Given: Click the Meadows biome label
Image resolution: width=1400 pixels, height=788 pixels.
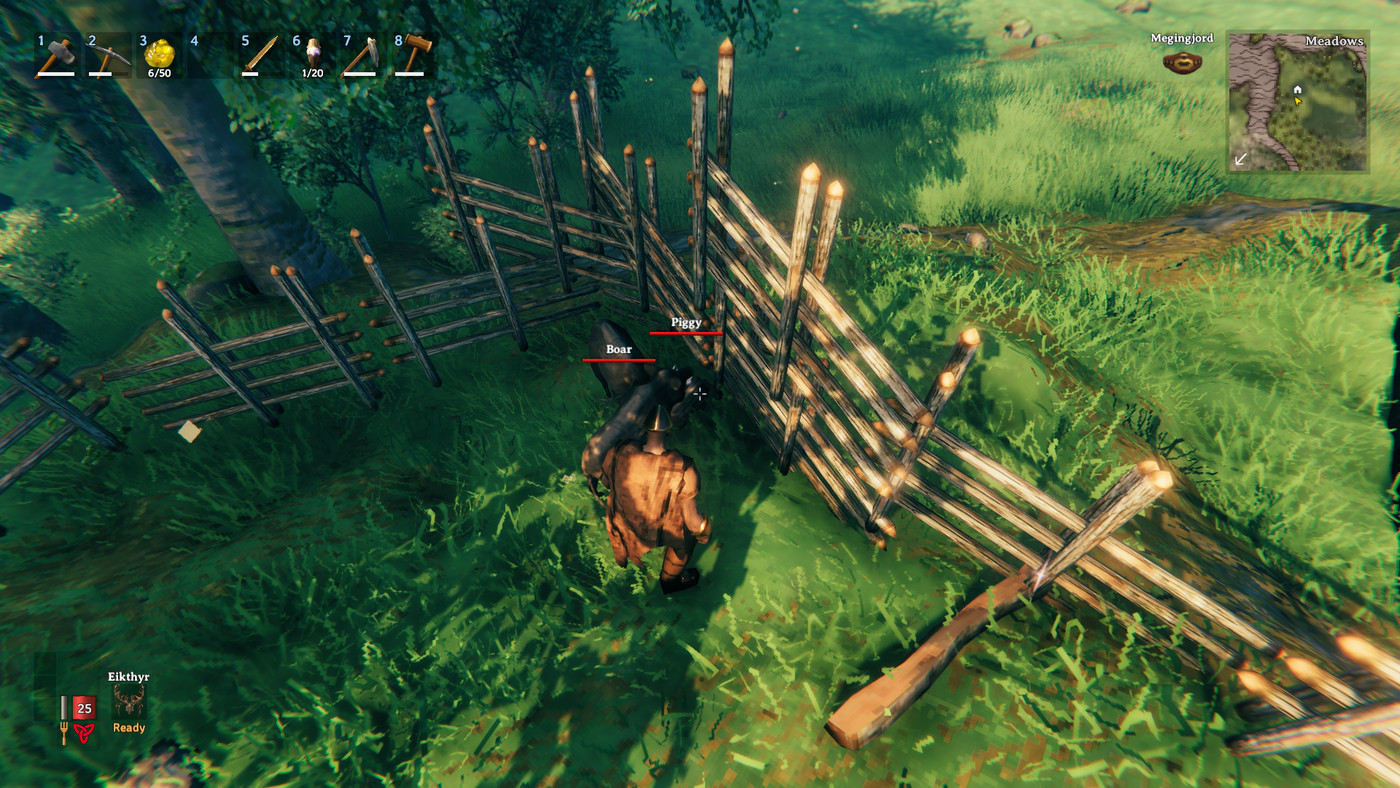Looking at the screenshot, I should (1334, 40).
